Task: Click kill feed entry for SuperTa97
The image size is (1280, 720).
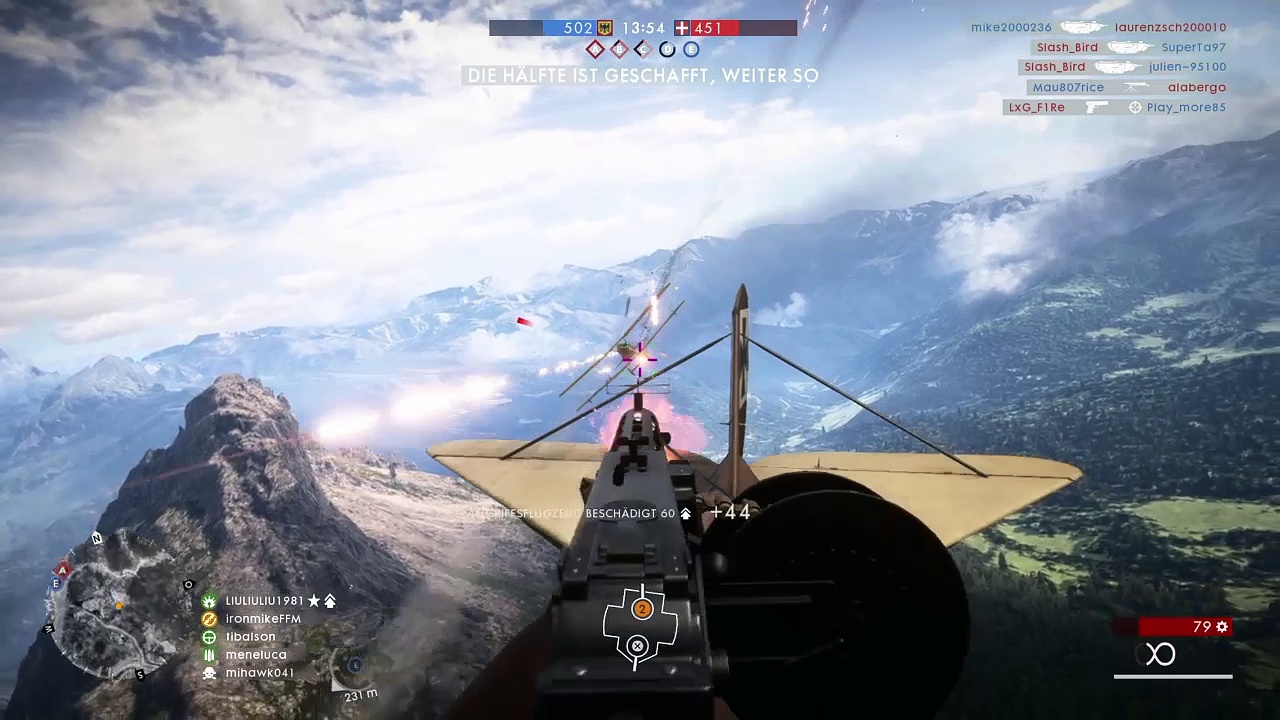Action: click(x=1193, y=47)
